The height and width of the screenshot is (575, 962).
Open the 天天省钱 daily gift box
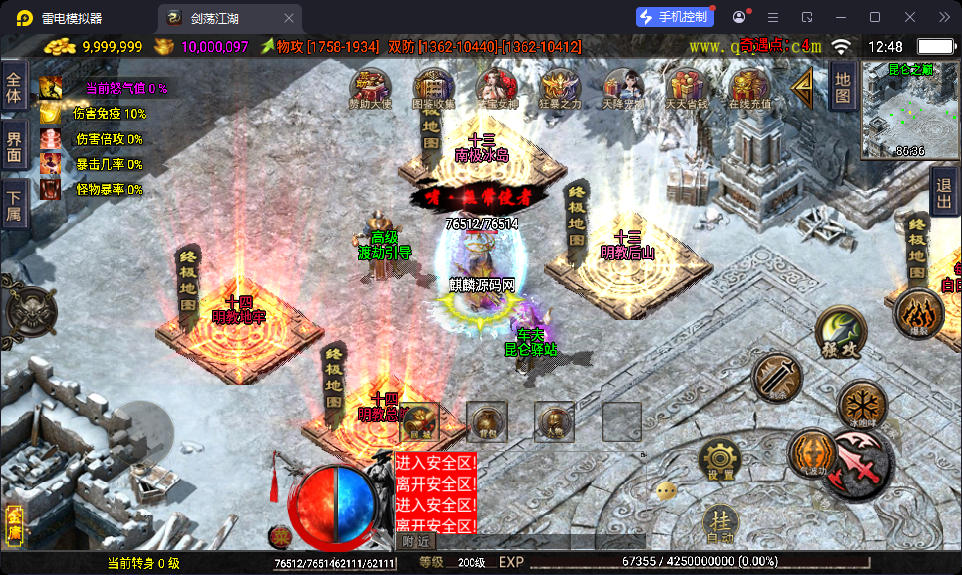click(685, 88)
